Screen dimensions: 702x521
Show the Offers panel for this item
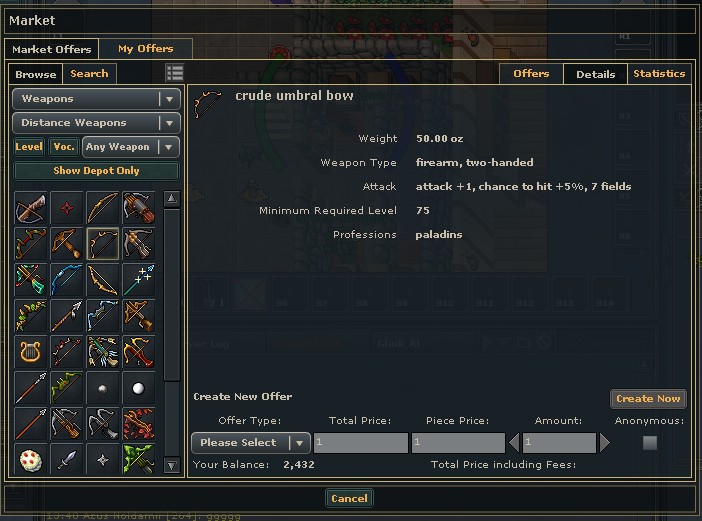click(531, 73)
